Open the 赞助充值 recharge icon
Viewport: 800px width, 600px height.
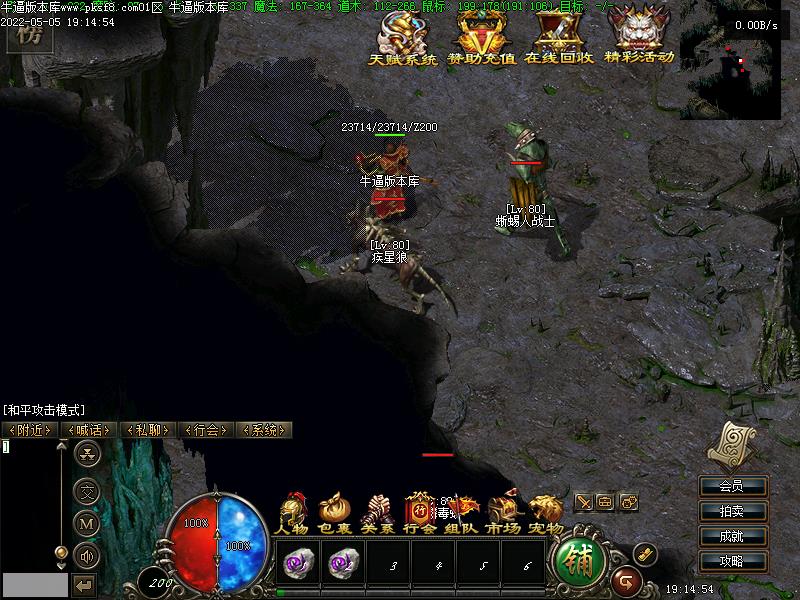(x=481, y=38)
